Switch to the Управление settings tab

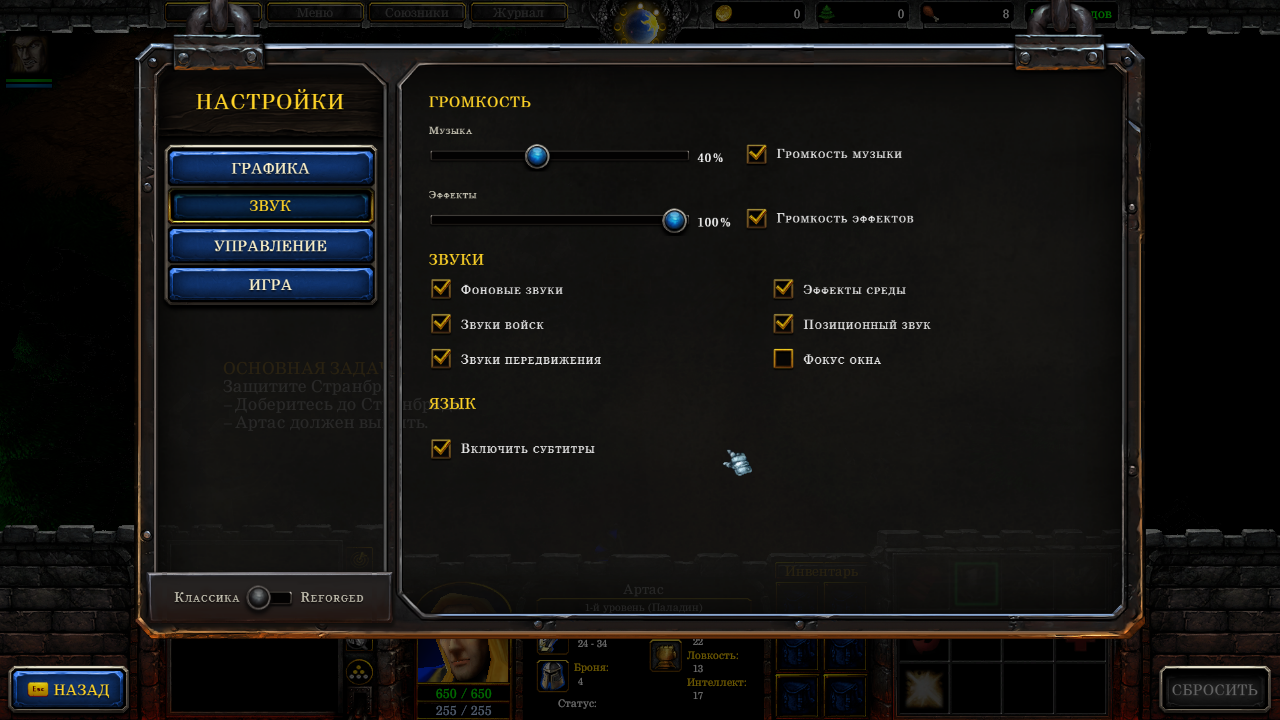(x=270, y=246)
